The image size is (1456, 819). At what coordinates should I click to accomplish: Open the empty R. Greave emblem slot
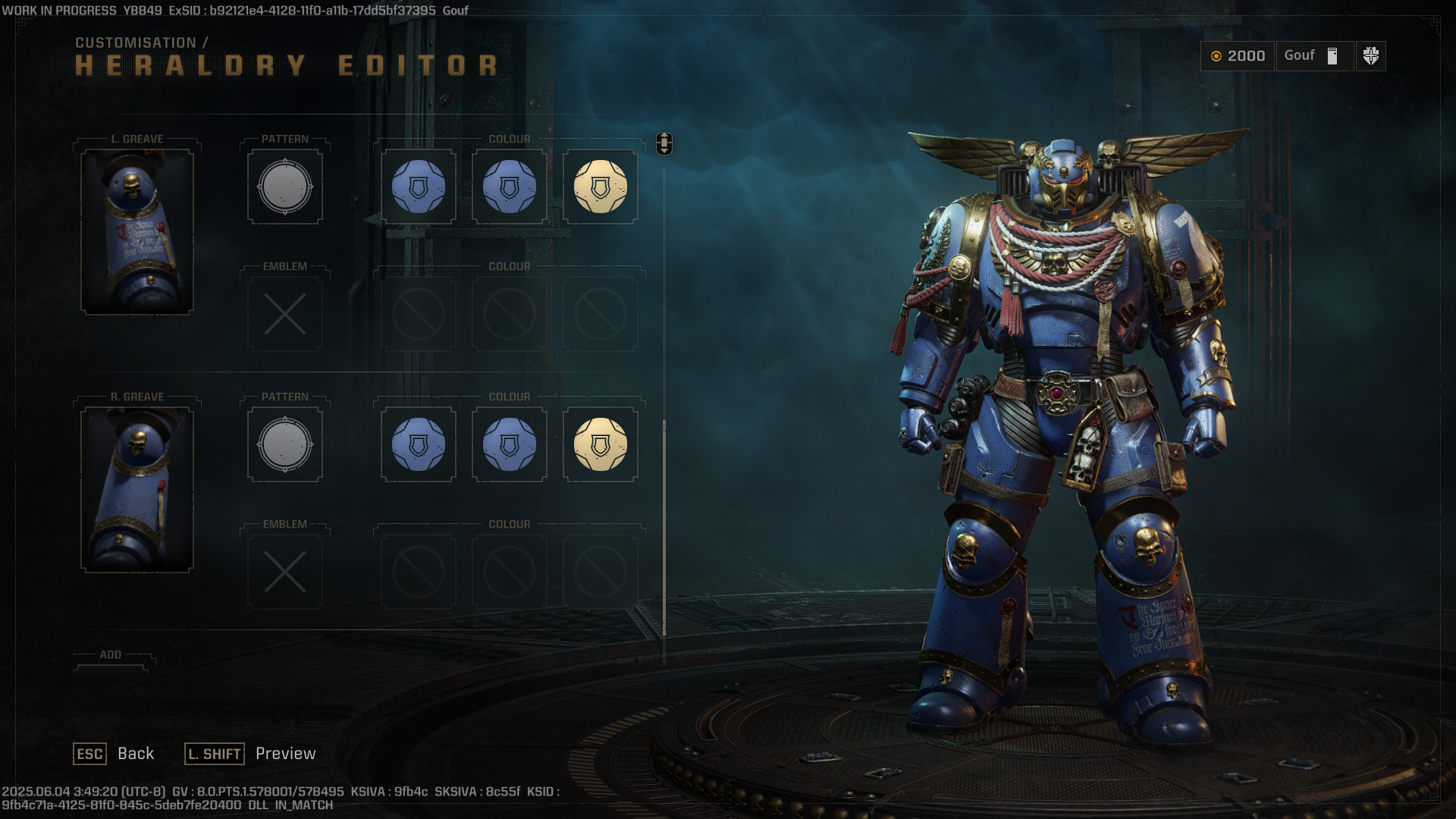(x=285, y=572)
